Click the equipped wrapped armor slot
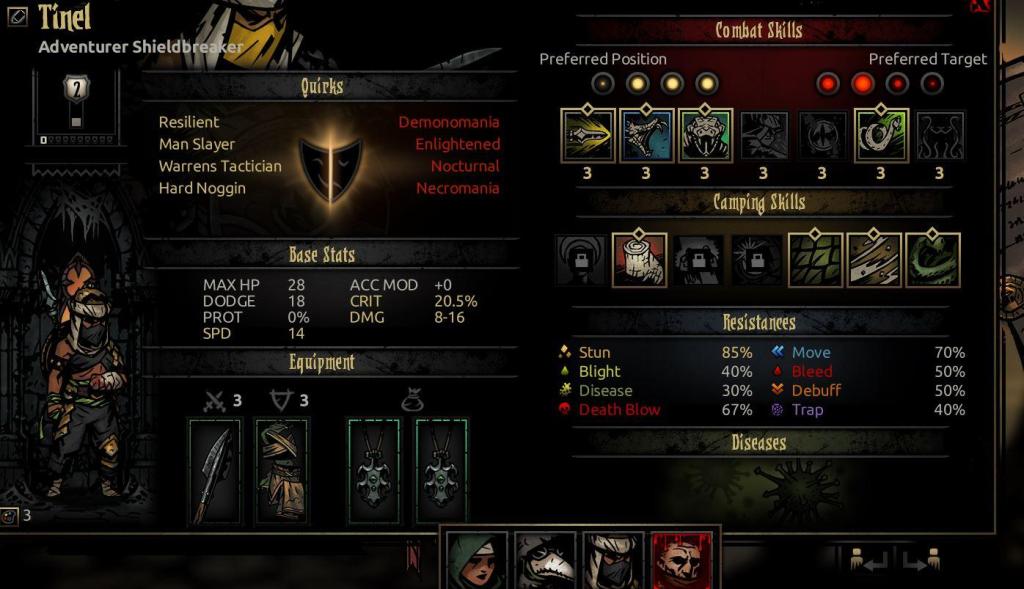Image resolution: width=1024 pixels, height=589 pixels. (x=281, y=471)
